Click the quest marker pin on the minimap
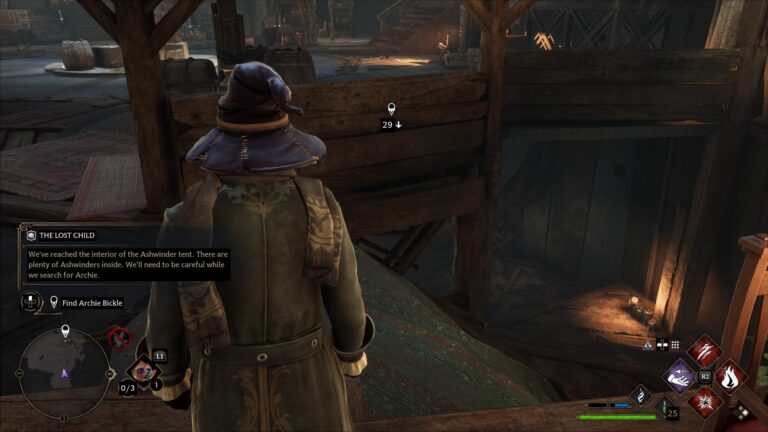The image size is (768, 432). 65,330
